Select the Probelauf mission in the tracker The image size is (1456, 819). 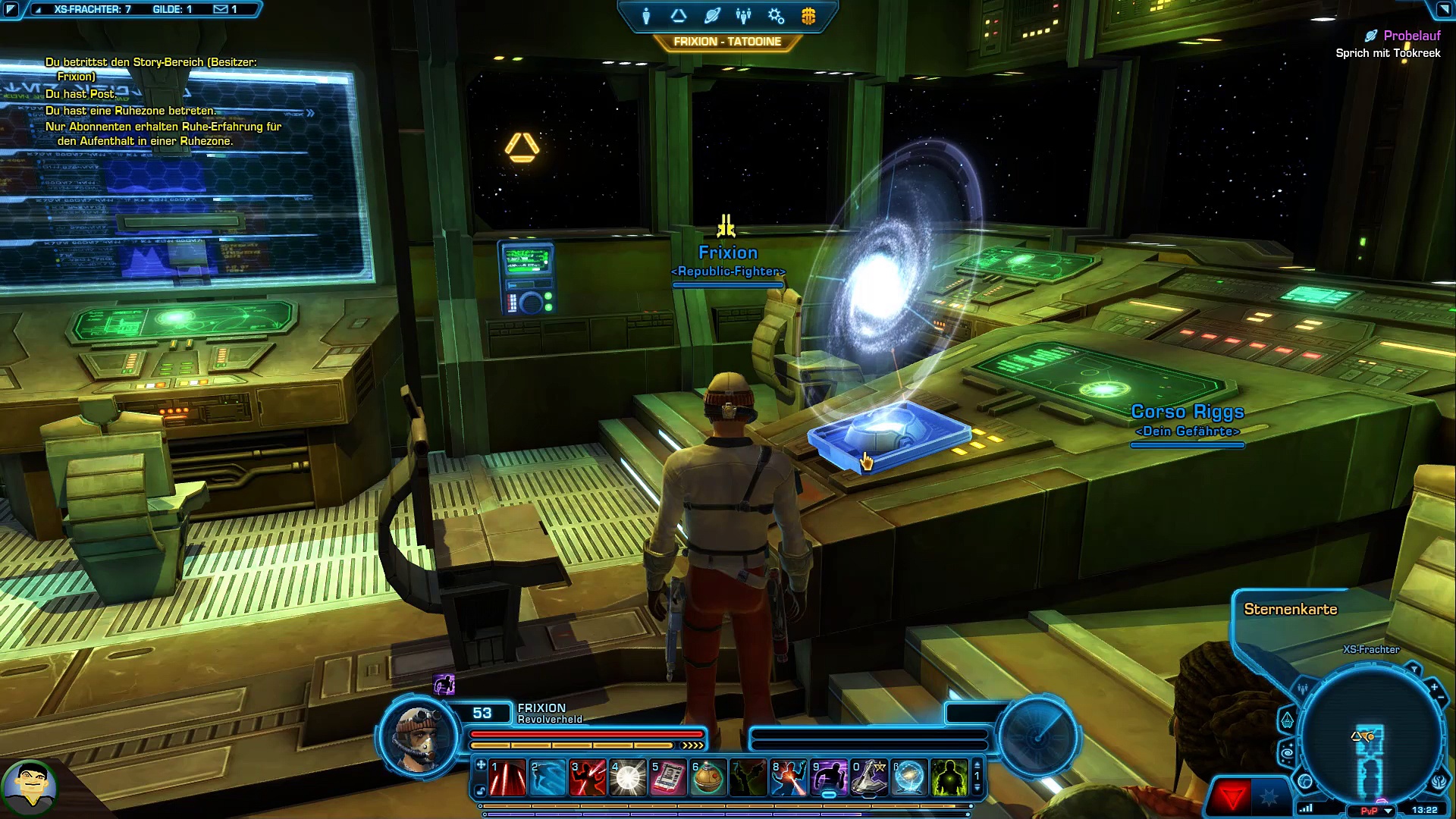[1411, 36]
